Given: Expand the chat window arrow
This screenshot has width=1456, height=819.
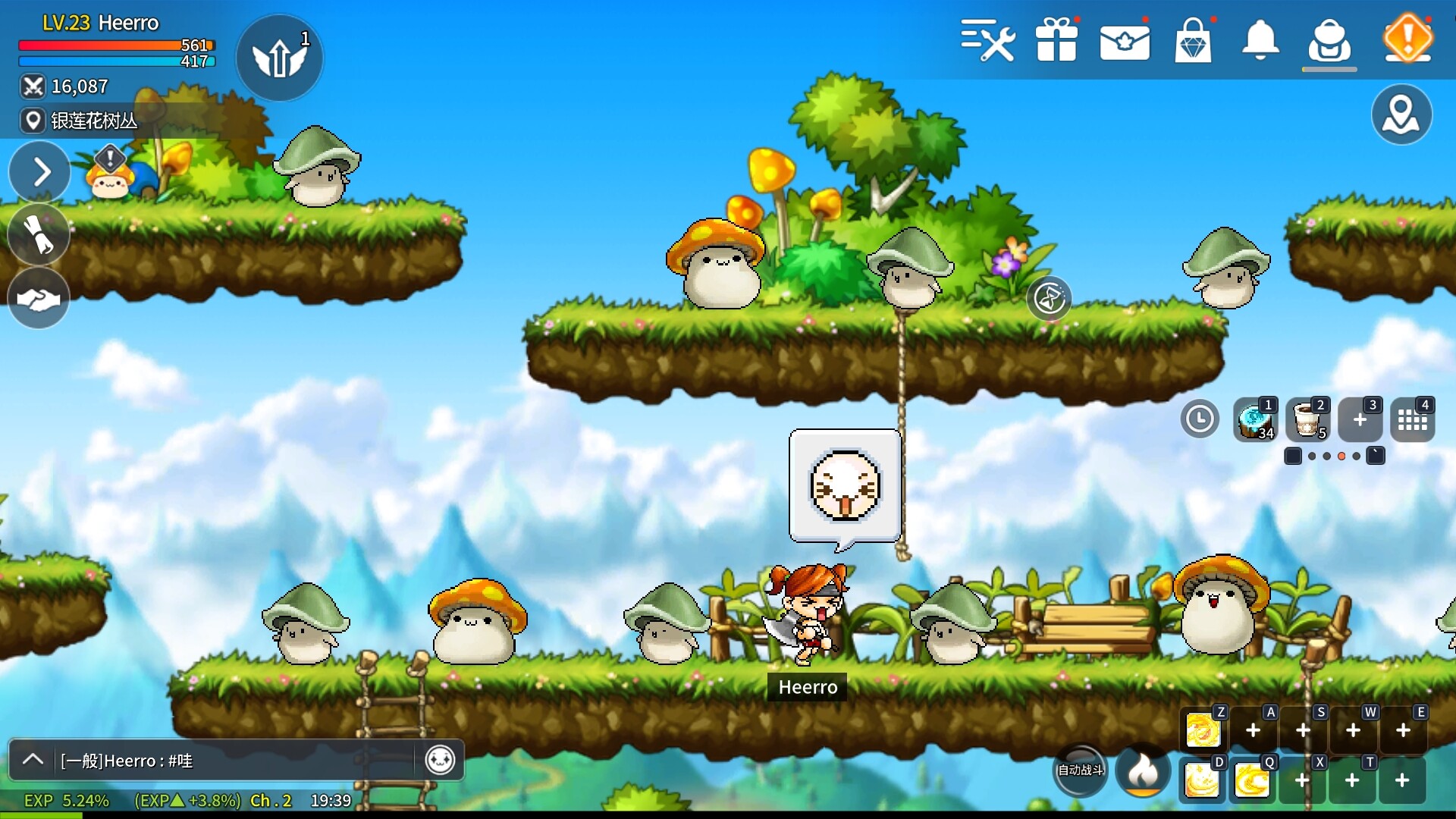Looking at the screenshot, I should click(33, 760).
